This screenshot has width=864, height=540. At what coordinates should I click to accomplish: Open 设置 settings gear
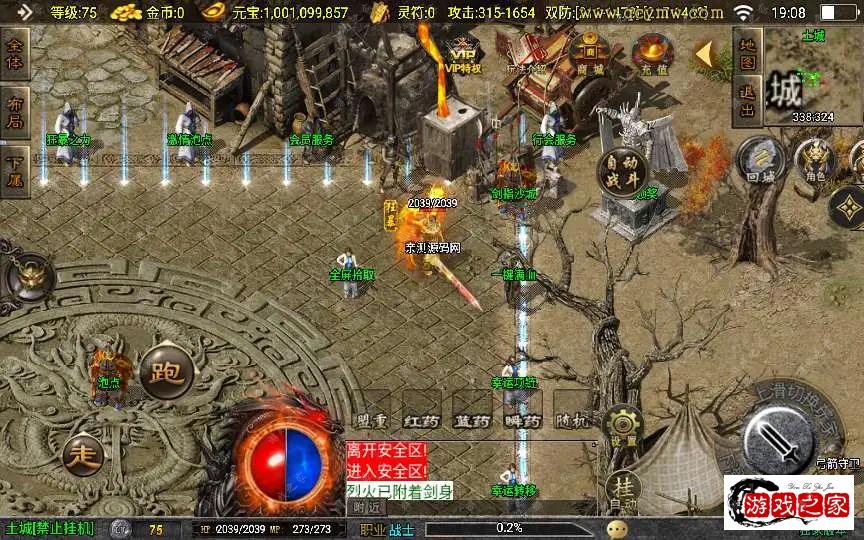tap(624, 427)
